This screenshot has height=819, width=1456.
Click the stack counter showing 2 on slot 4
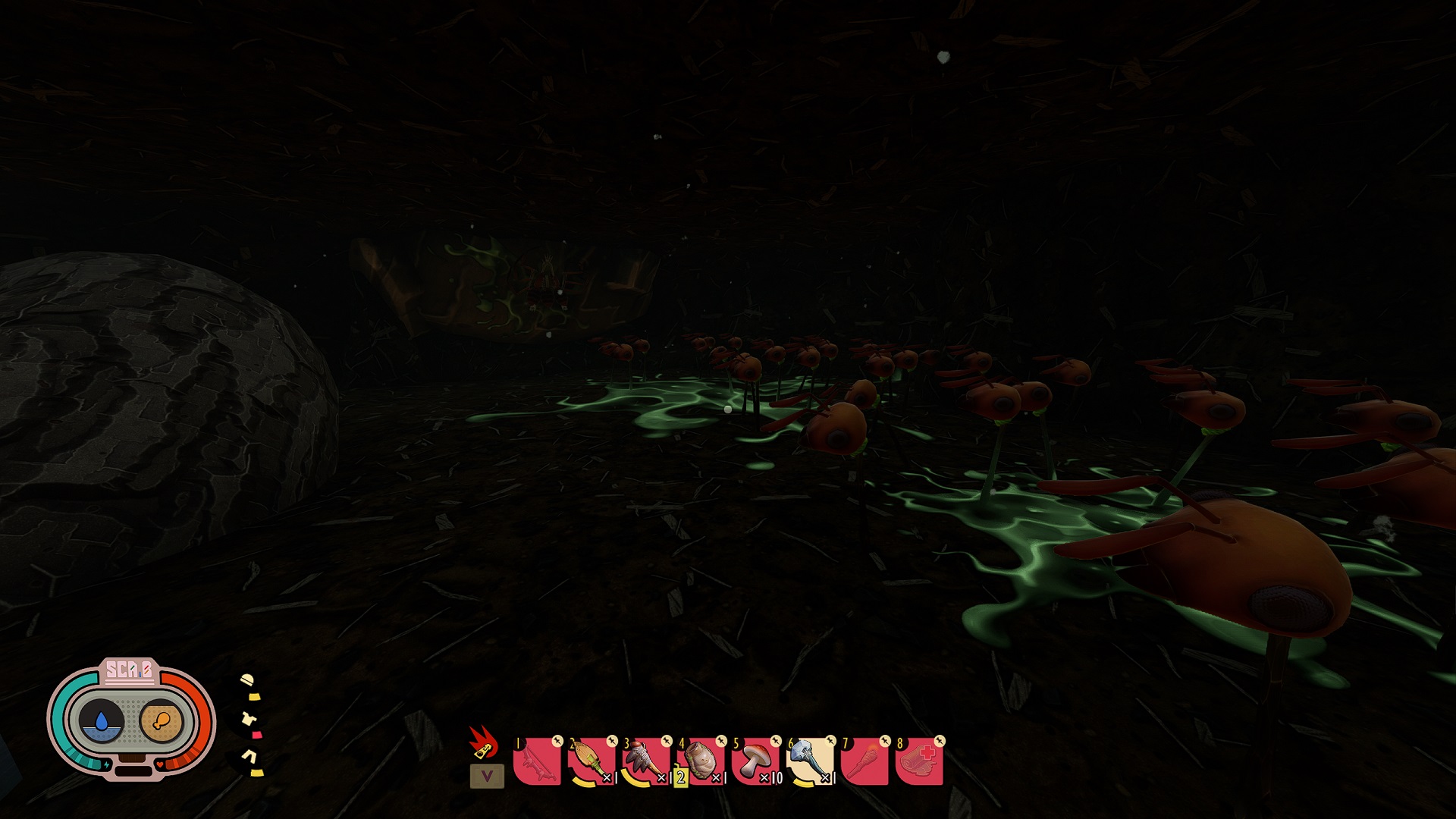[x=679, y=777]
